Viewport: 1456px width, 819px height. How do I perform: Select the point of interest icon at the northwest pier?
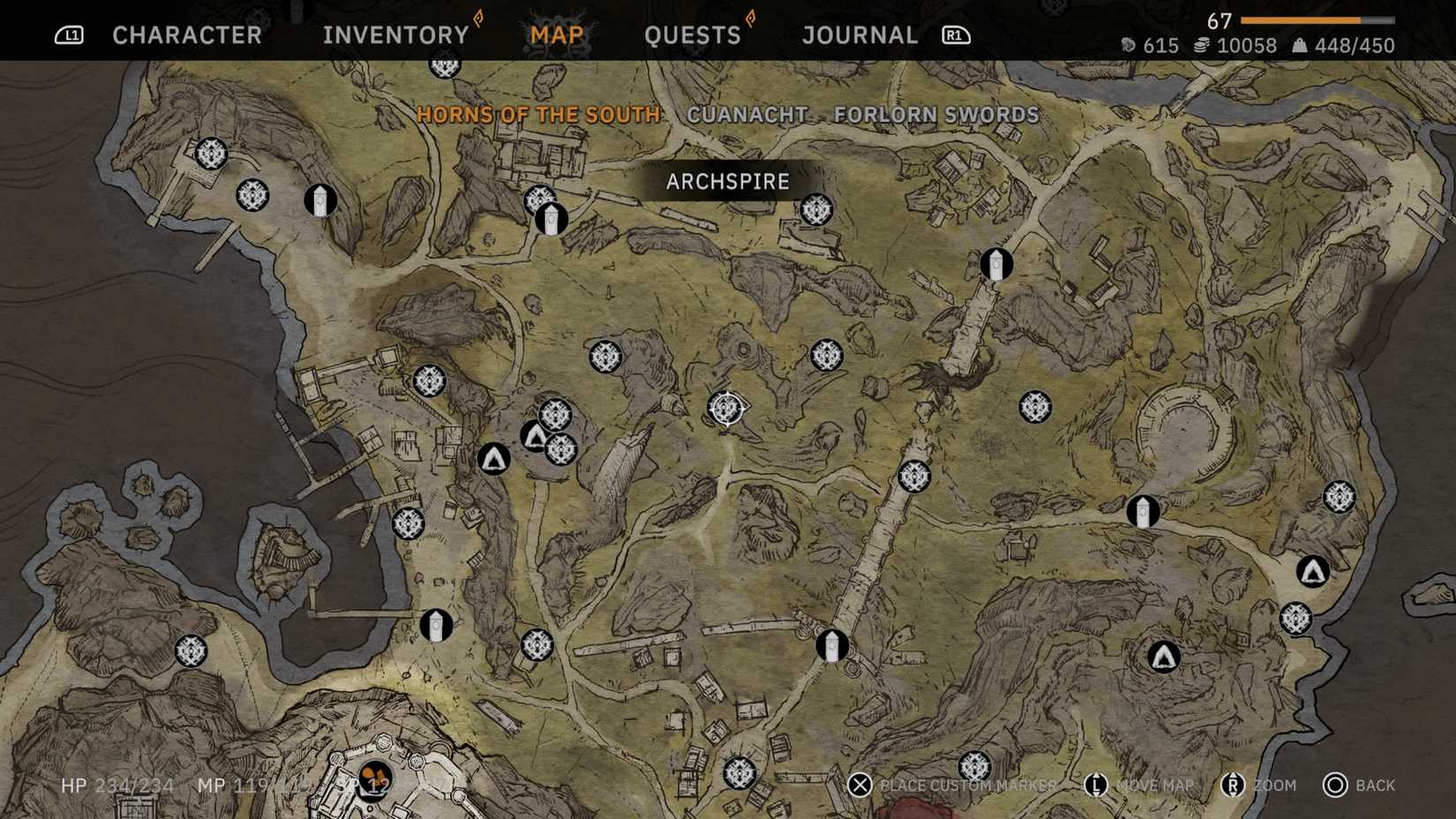[210, 155]
